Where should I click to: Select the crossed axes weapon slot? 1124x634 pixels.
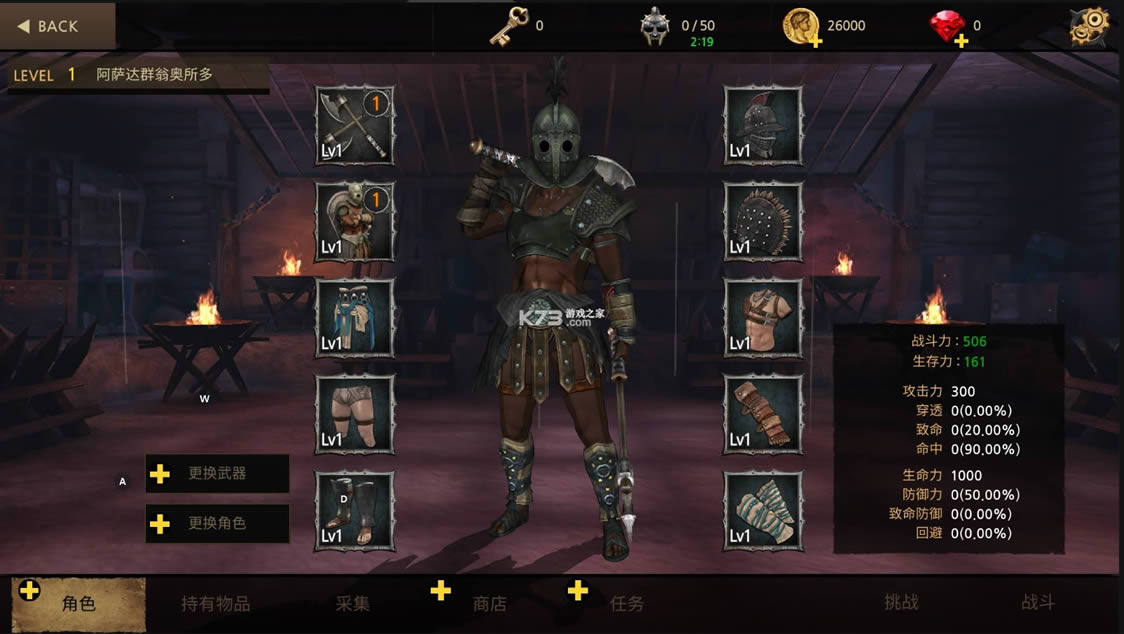pyautogui.click(x=355, y=125)
